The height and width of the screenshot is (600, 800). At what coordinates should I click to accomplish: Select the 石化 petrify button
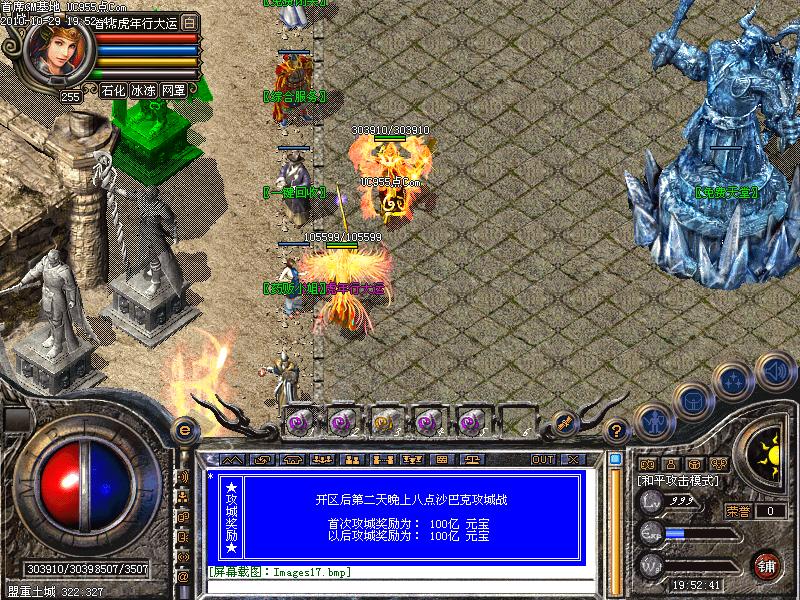113,90
